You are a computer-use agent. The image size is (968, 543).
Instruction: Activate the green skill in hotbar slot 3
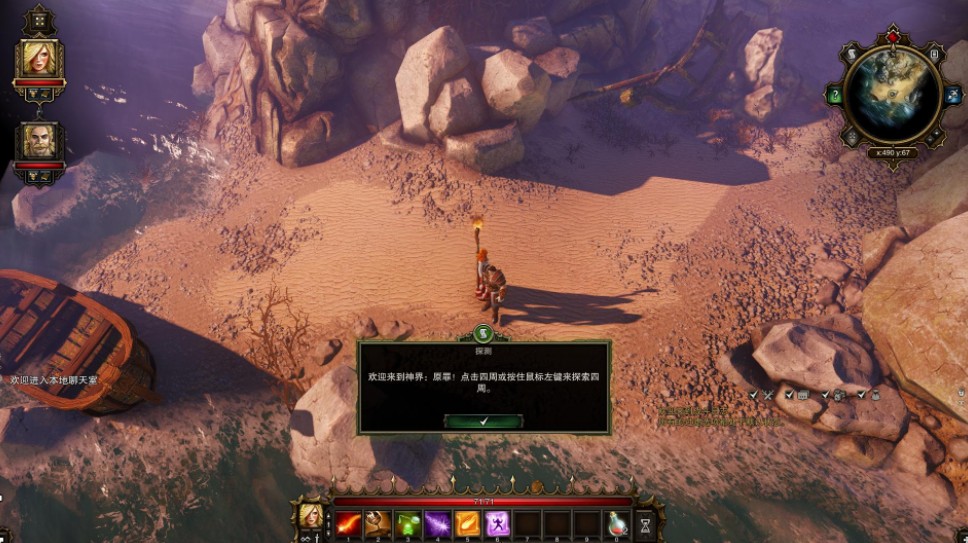coord(408,523)
